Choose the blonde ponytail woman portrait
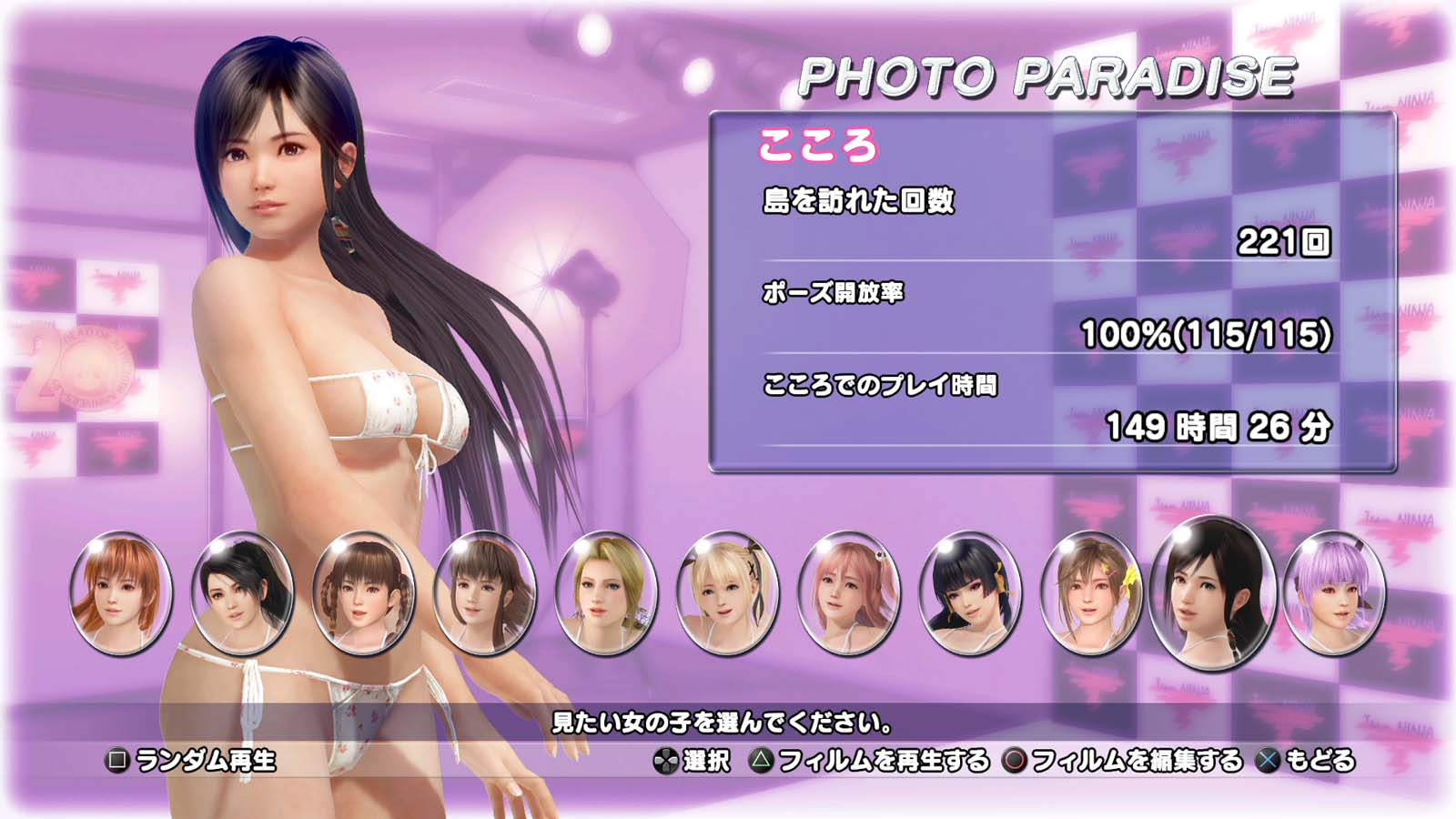The width and height of the screenshot is (1456, 819). (605, 593)
